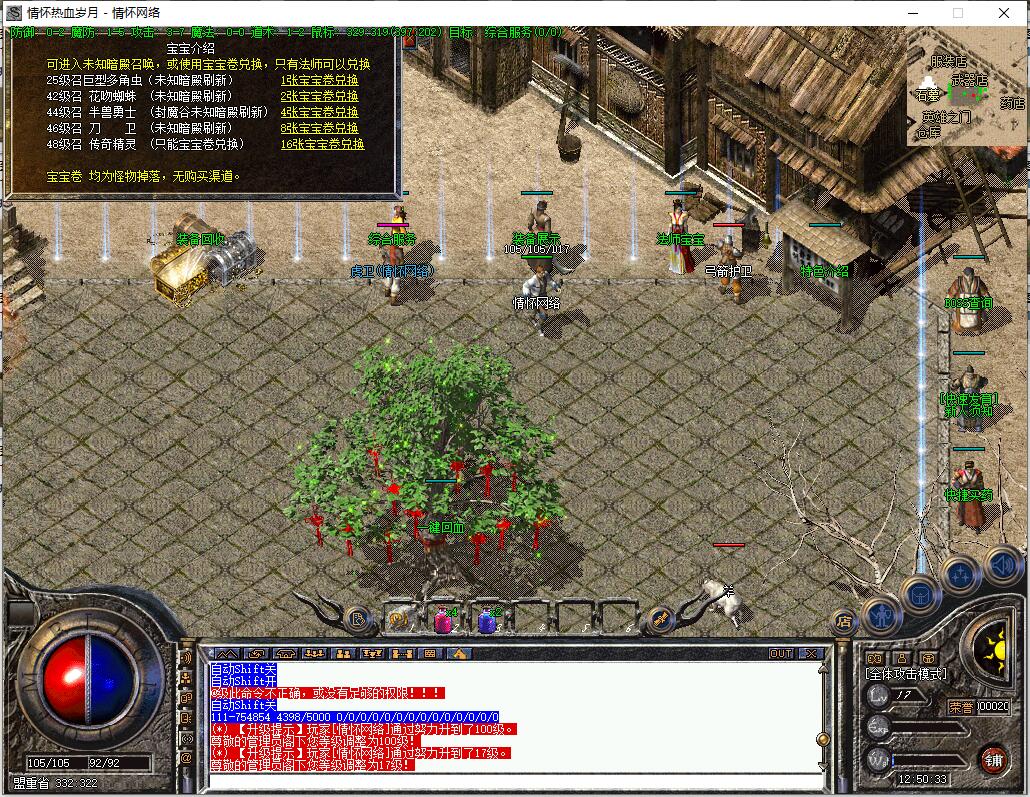Open the minimap in the corner
The height and width of the screenshot is (797, 1030).
coord(966,87)
